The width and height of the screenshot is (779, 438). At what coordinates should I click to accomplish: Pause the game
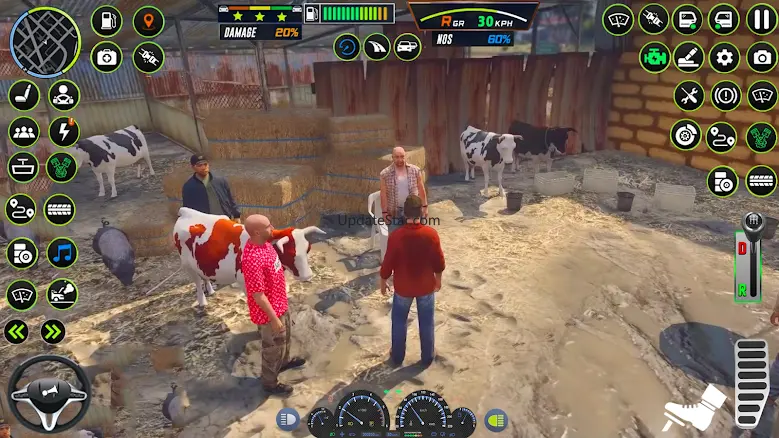761,19
